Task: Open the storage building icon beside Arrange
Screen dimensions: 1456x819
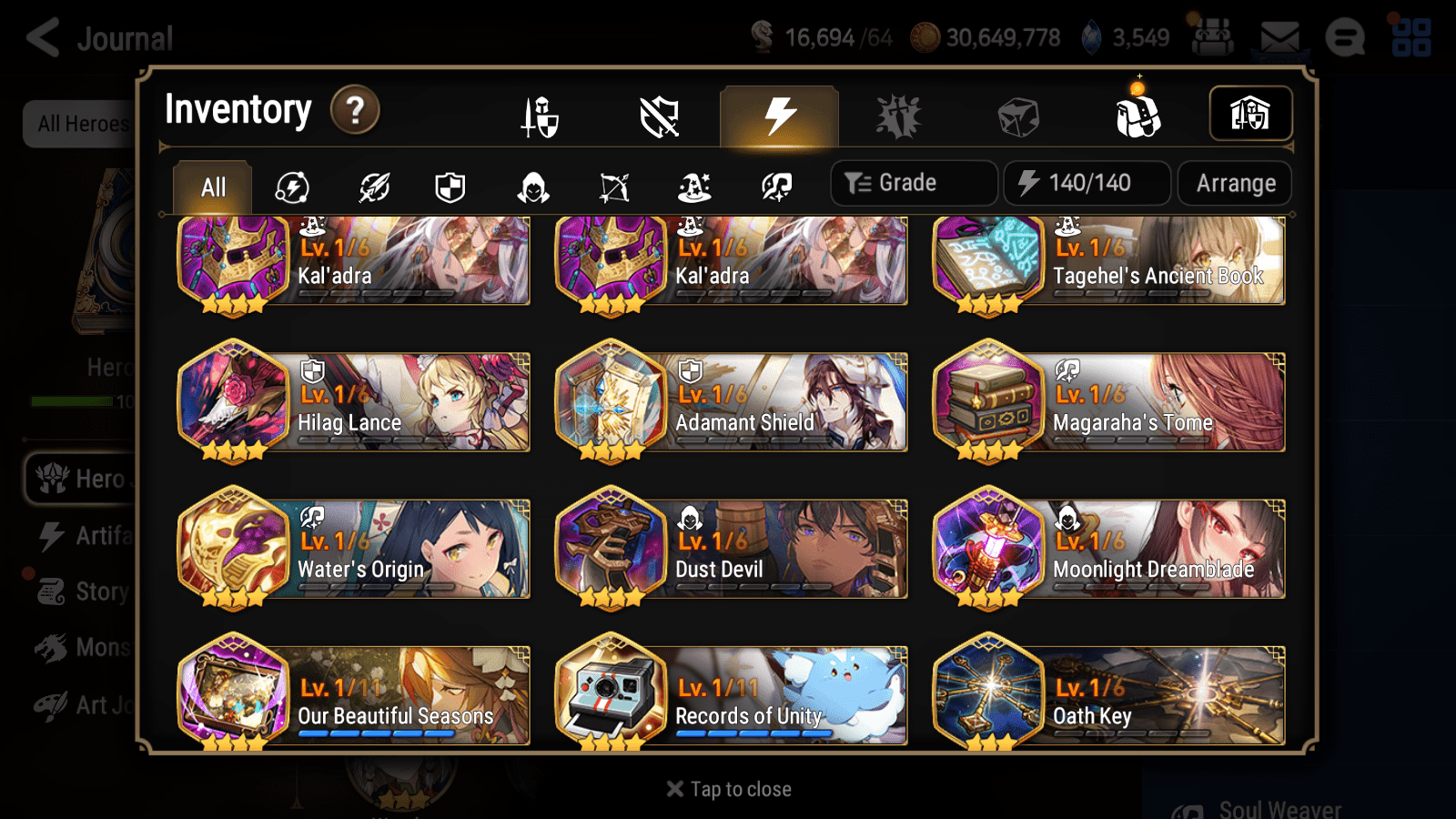Action: (x=1251, y=114)
